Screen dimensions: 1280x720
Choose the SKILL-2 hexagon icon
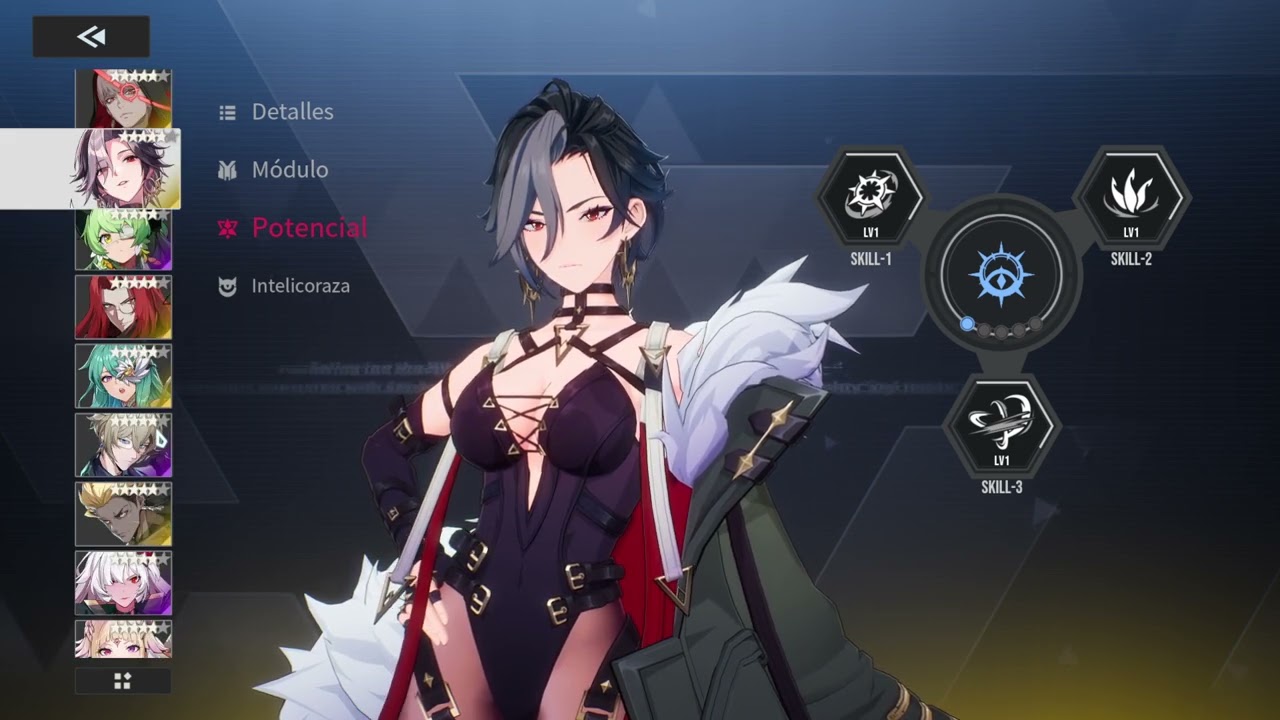point(1131,197)
